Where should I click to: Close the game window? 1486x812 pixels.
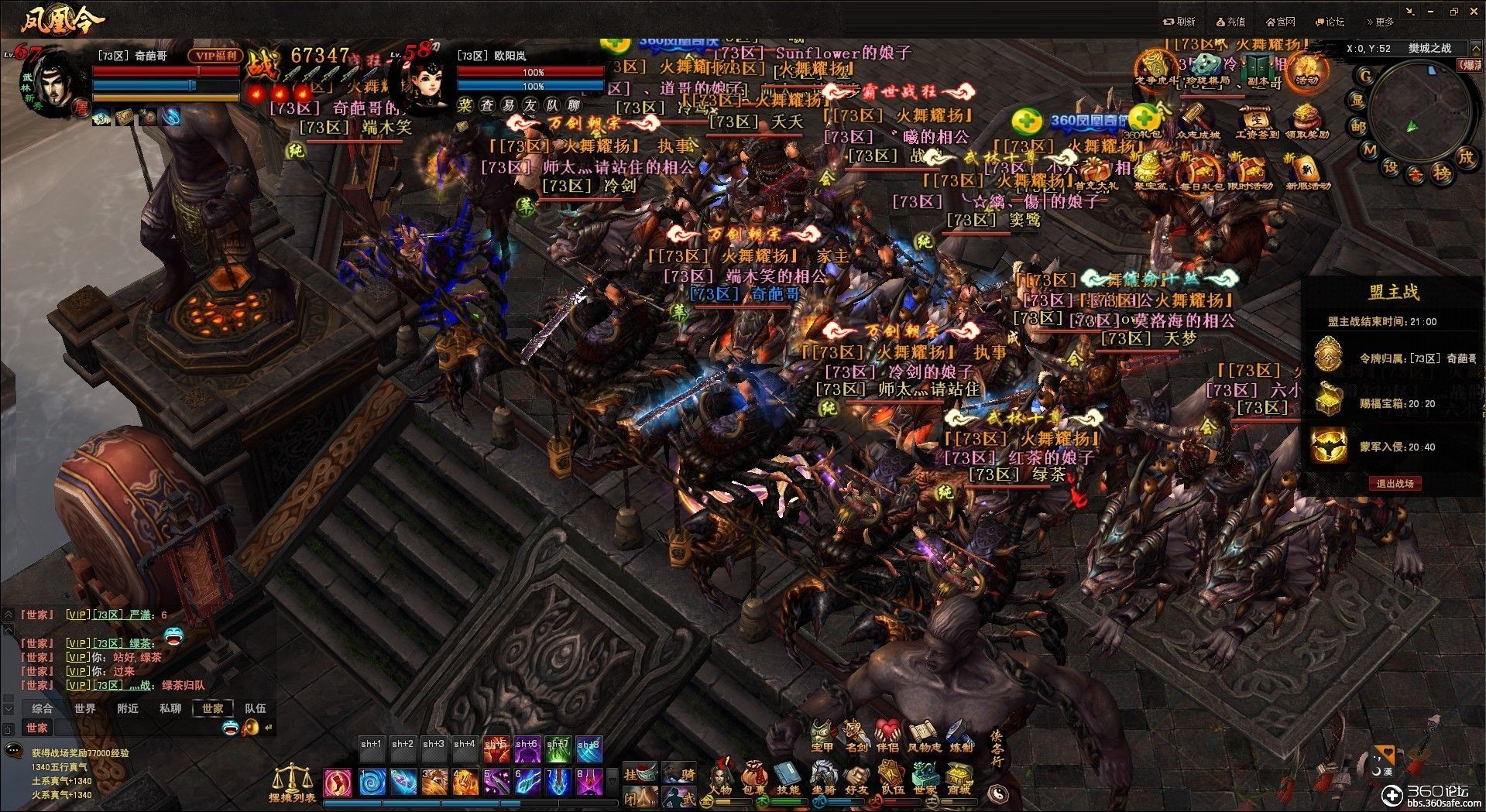1472,12
